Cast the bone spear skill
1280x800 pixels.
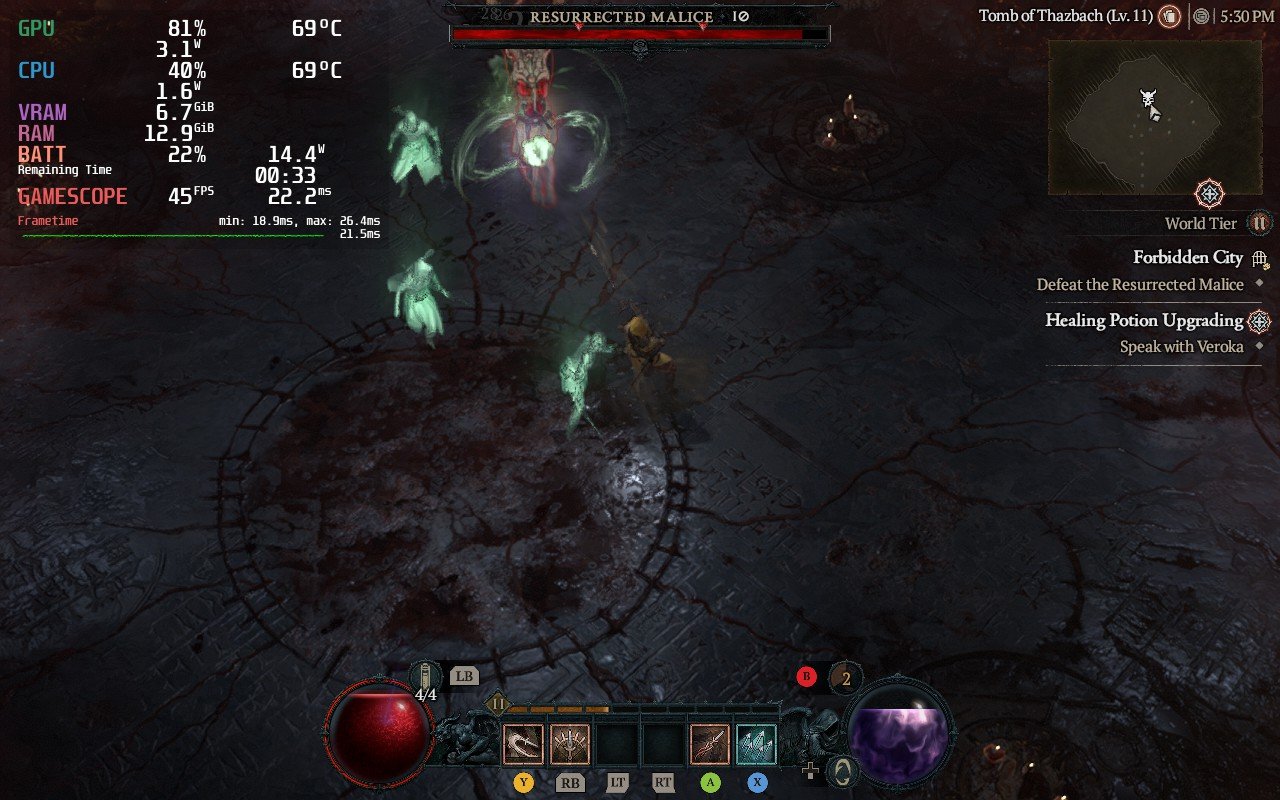(710, 744)
